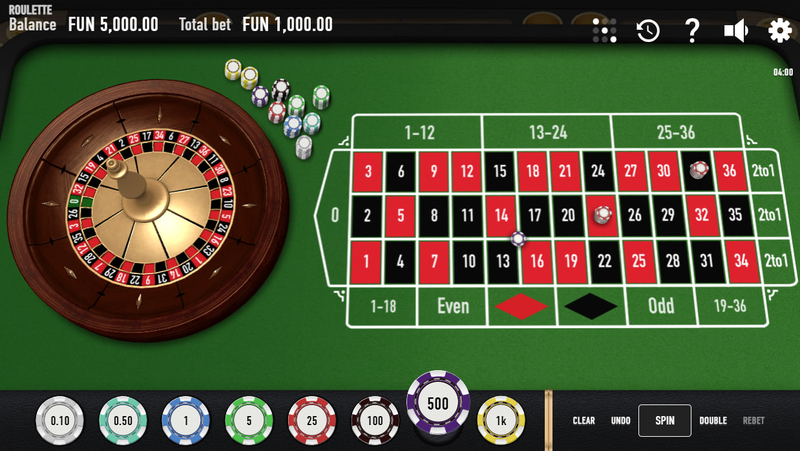The height and width of the screenshot is (451, 800).
Task: Show the bet history clock icon
Action: (x=648, y=31)
